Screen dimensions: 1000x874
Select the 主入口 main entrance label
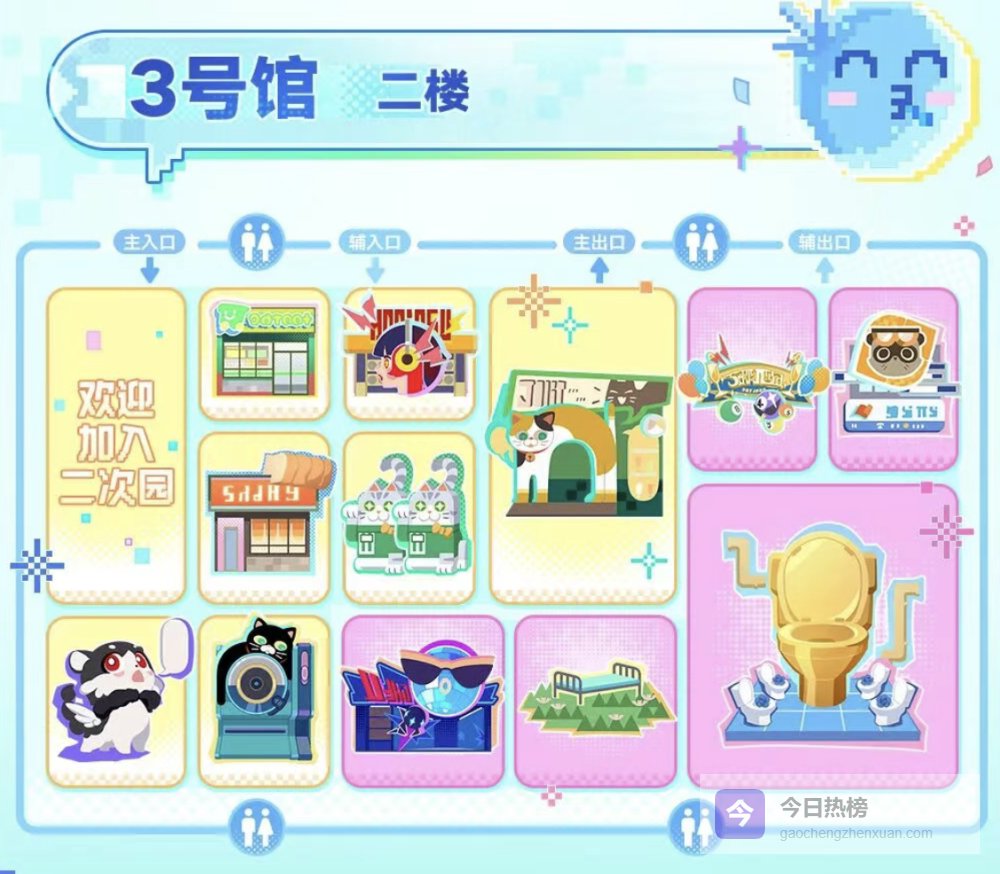(x=149, y=243)
